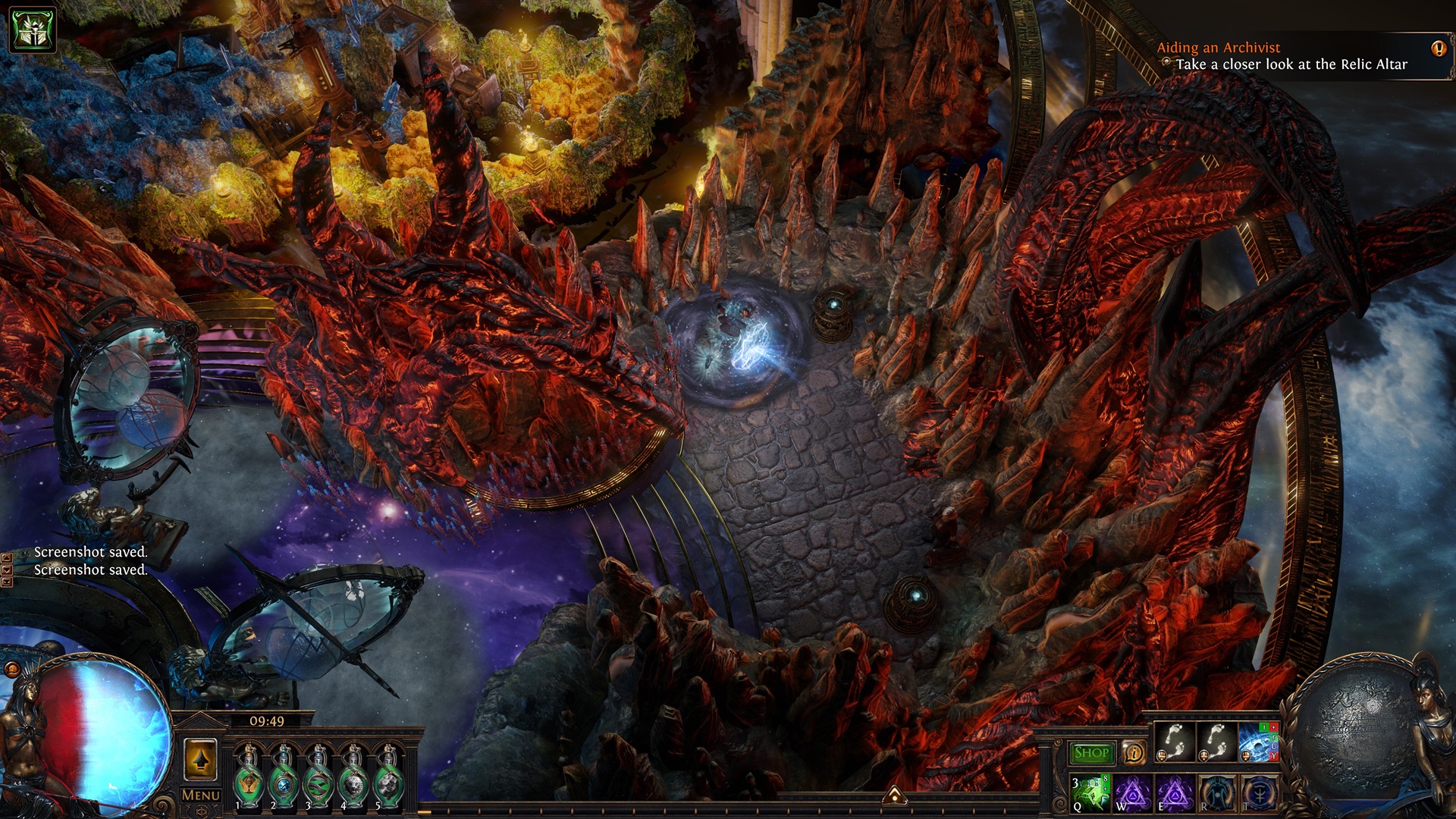Activate the purple triangle E skill
This screenshot has width=1456, height=819.
(x=1175, y=792)
